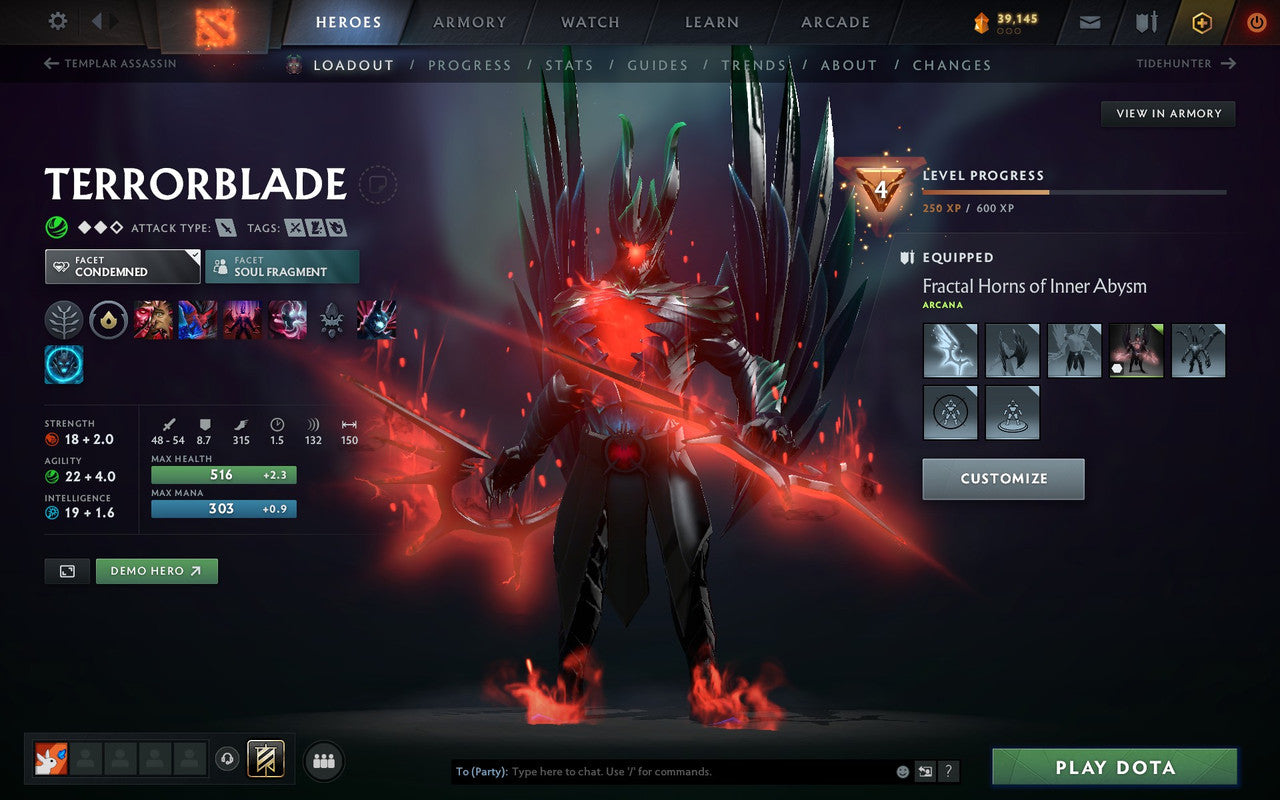1280x800 pixels.
Task: Open Dota Plus hexagon icon in top bar
Action: pos(1201,22)
